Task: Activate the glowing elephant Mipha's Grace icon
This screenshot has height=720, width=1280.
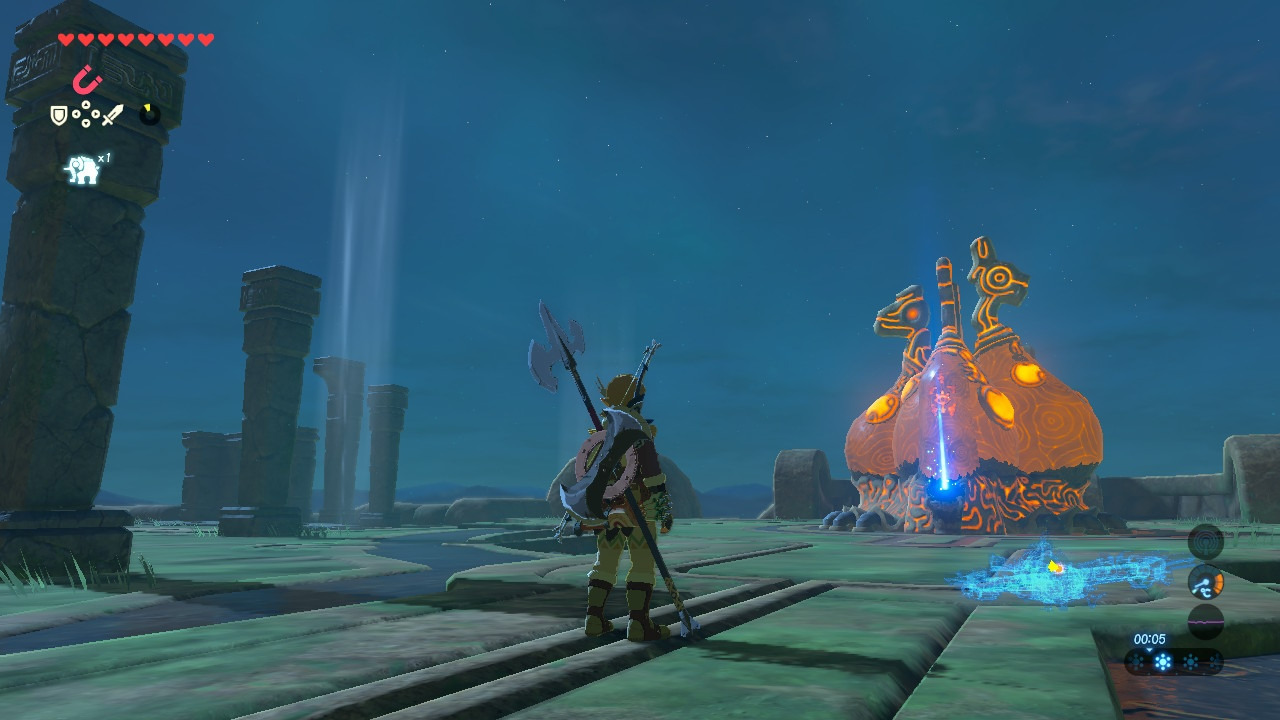Action: pos(82,170)
